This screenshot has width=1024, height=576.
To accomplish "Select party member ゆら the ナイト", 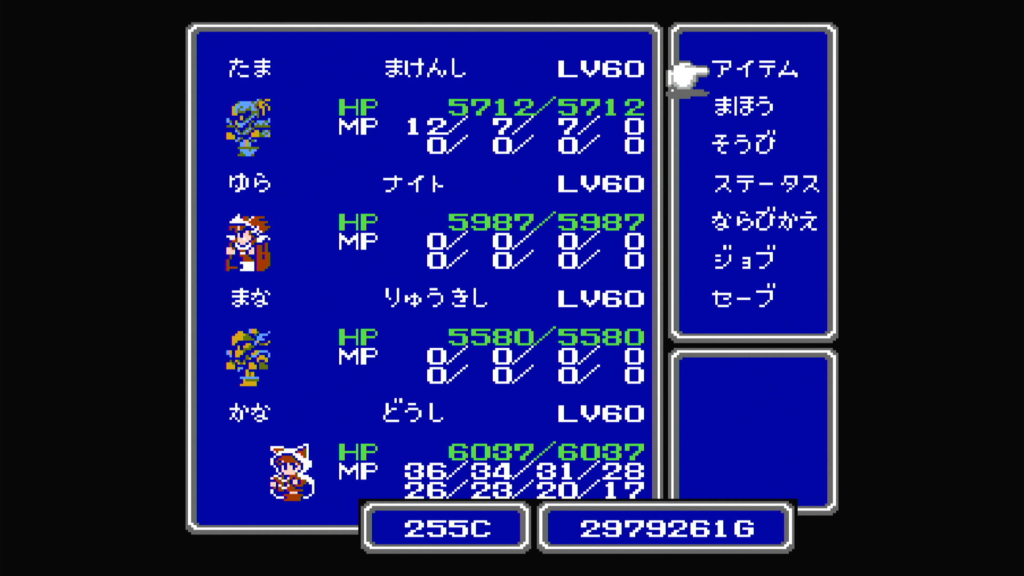I will 249,241.
